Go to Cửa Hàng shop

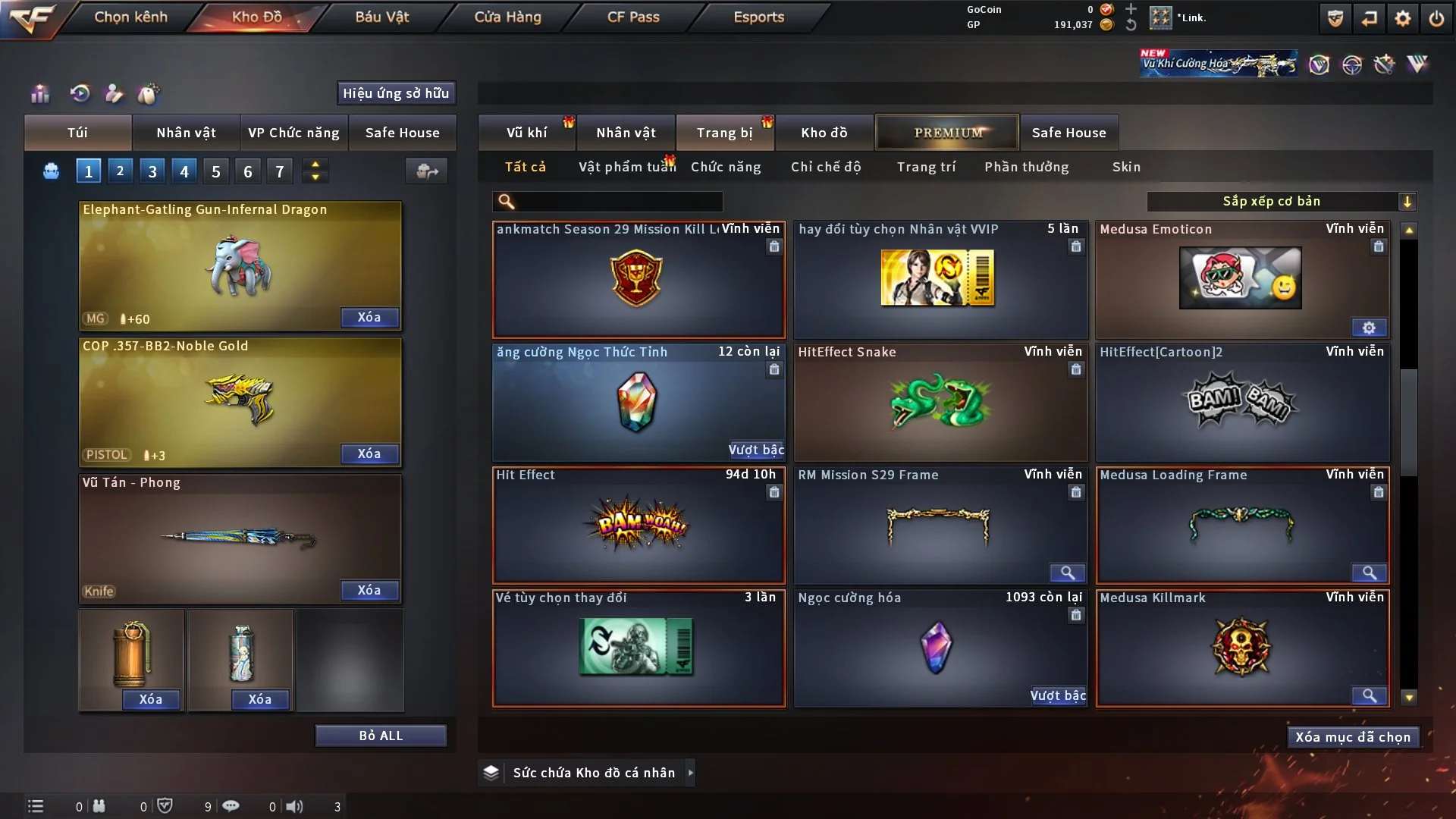click(507, 17)
